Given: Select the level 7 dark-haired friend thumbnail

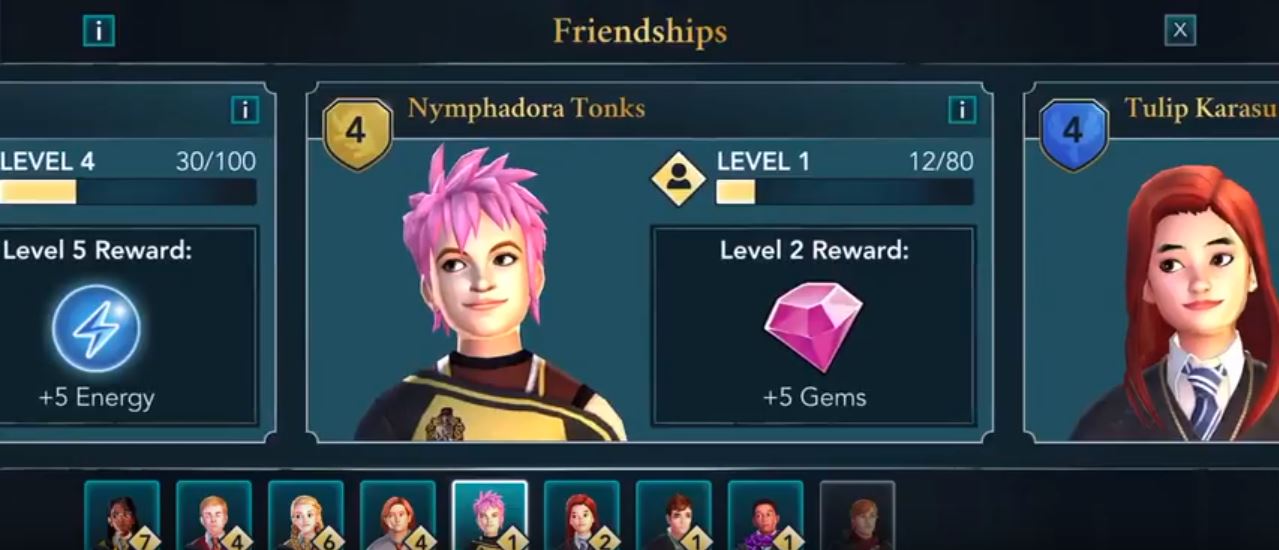Looking at the screenshot, I should click(x=122, y=516).
